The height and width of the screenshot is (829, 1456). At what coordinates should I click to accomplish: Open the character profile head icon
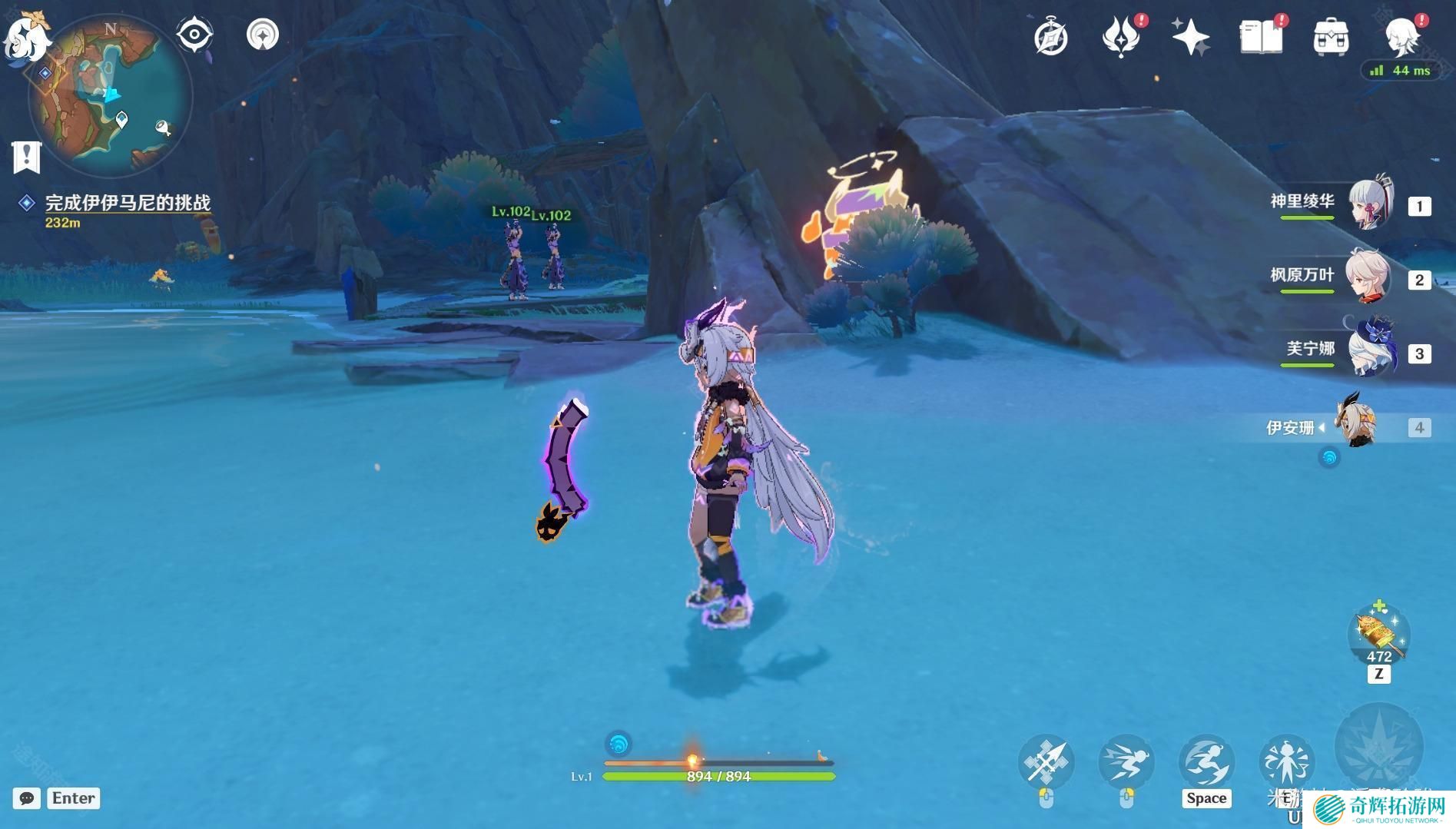click(x=1402, y=38)
